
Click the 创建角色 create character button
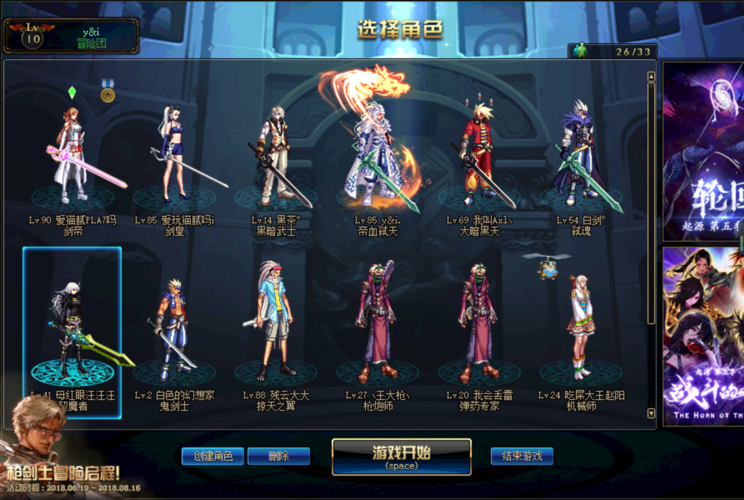[212, 456]
